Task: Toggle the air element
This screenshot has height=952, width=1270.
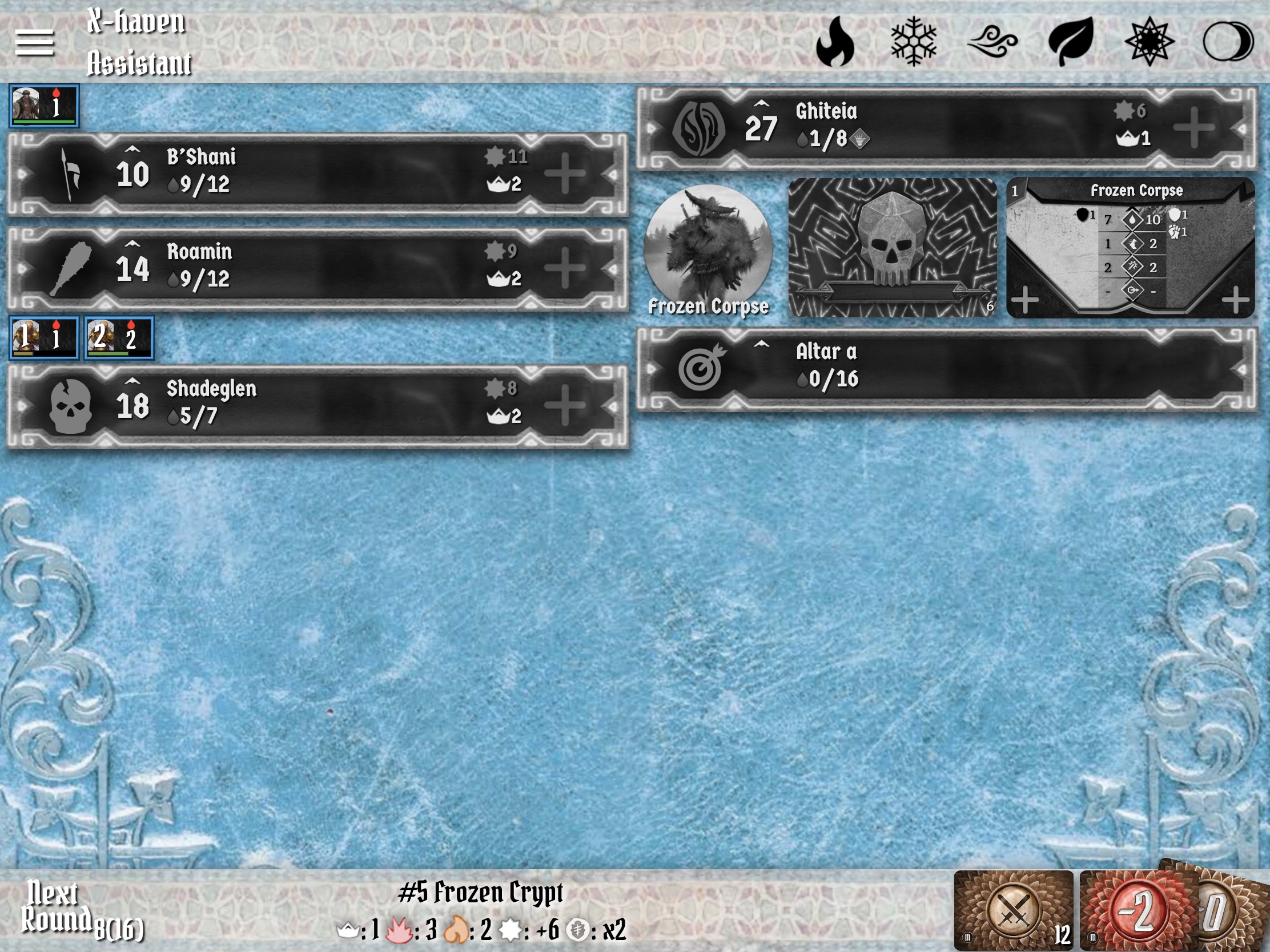Action: pos(992,43)
